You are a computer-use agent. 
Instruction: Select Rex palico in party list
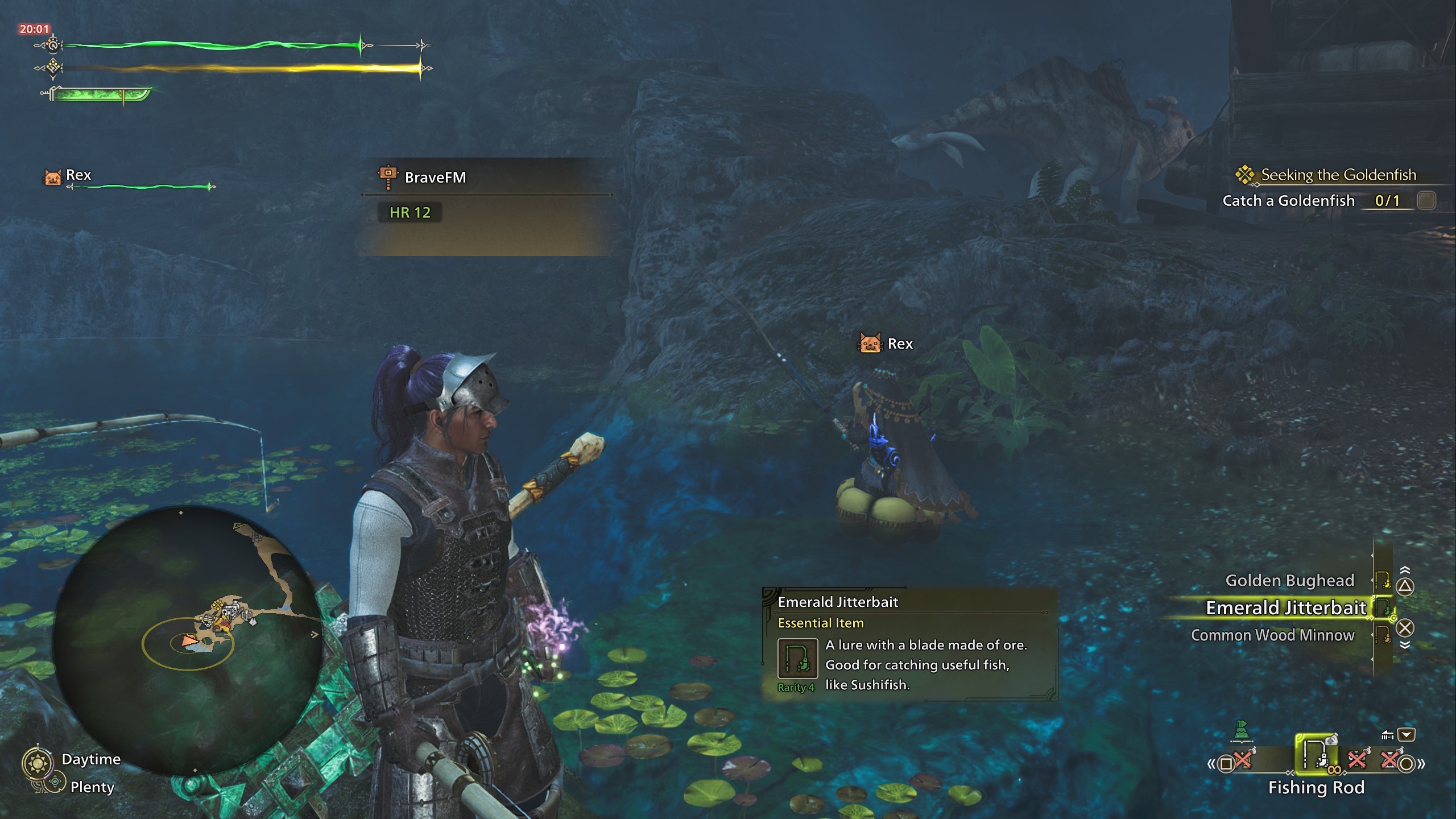pyautogui.click(x=77, y=176)
